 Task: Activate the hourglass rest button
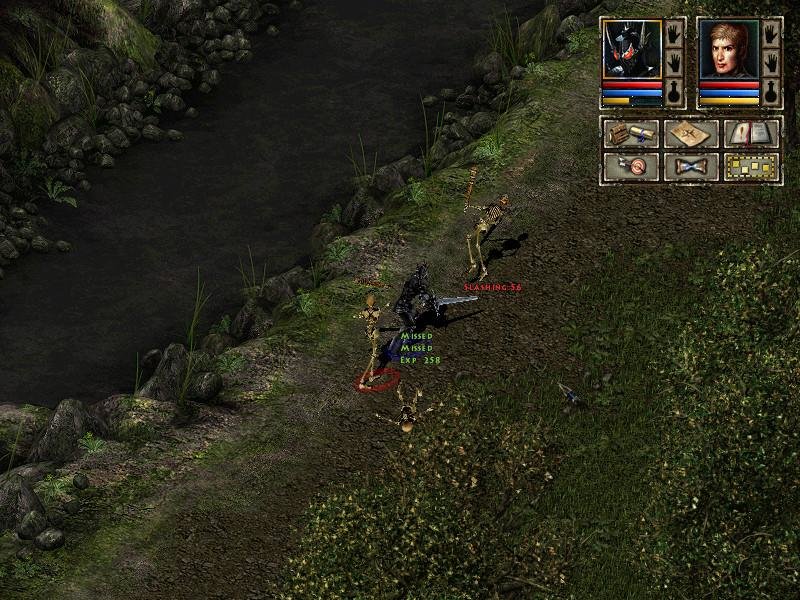coord(691,166)
